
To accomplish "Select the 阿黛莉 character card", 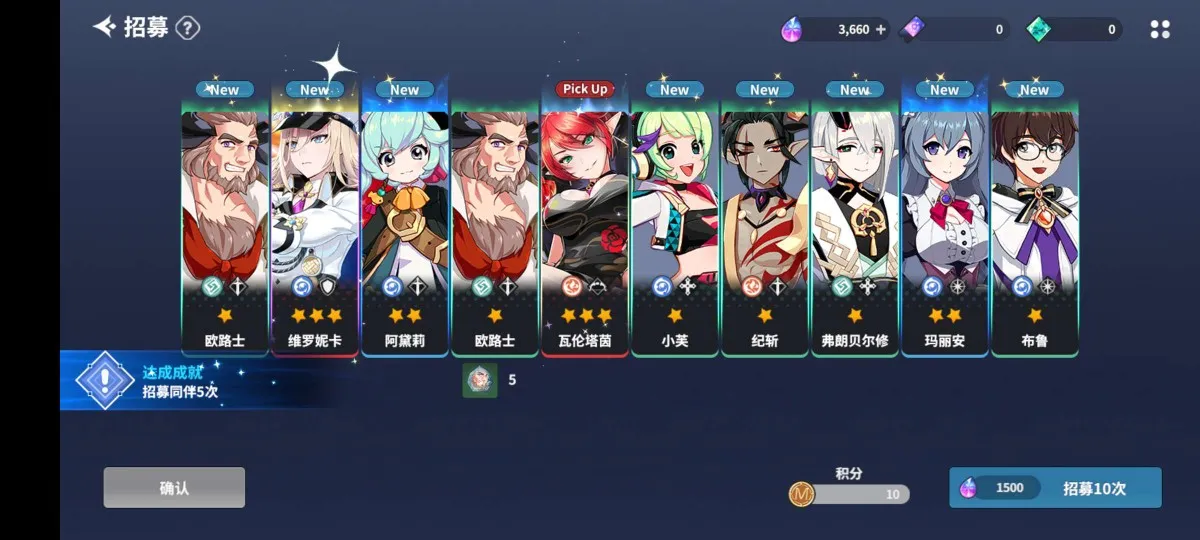I will (x=405, y=220).
